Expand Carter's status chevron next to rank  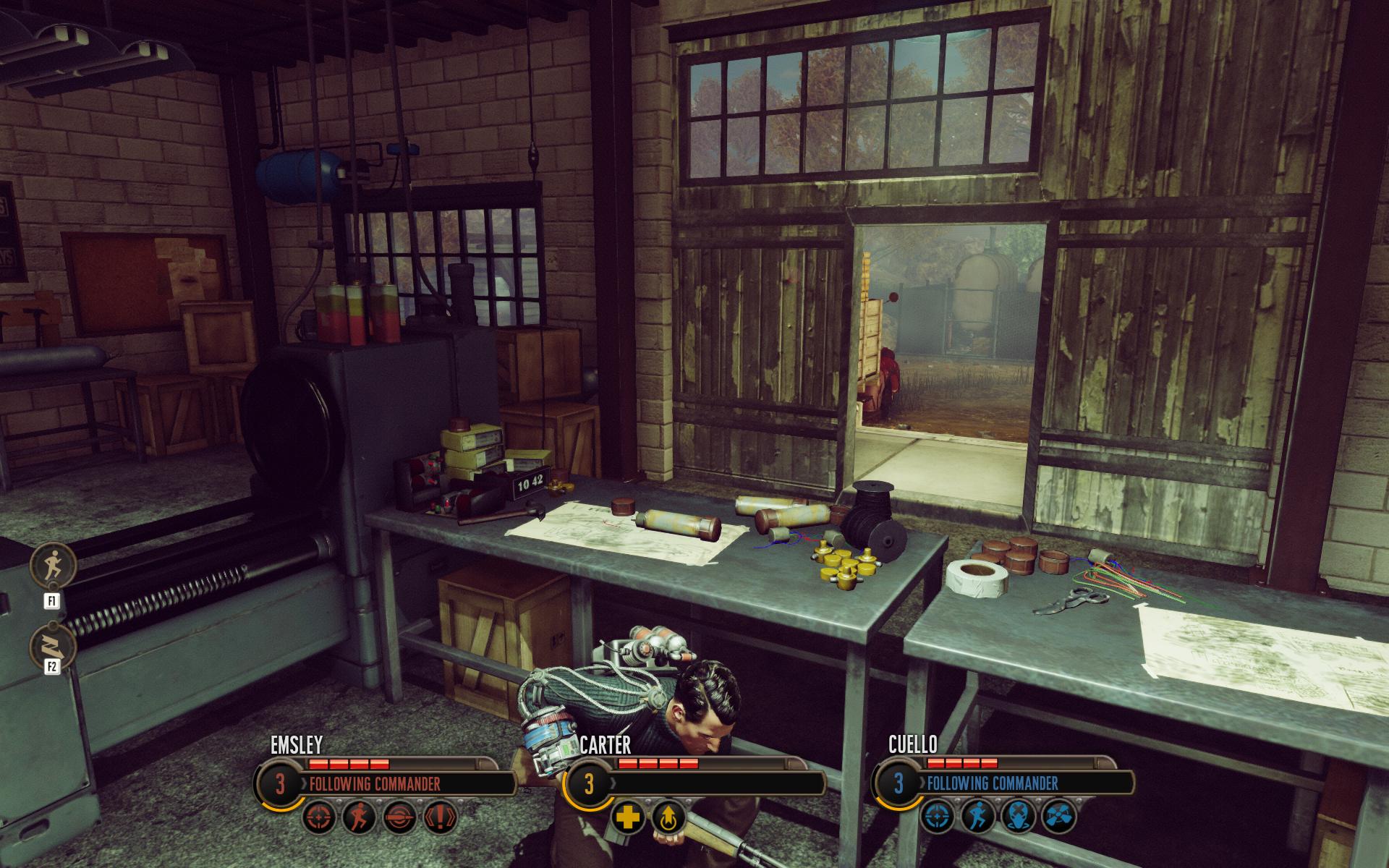(614, 784)
